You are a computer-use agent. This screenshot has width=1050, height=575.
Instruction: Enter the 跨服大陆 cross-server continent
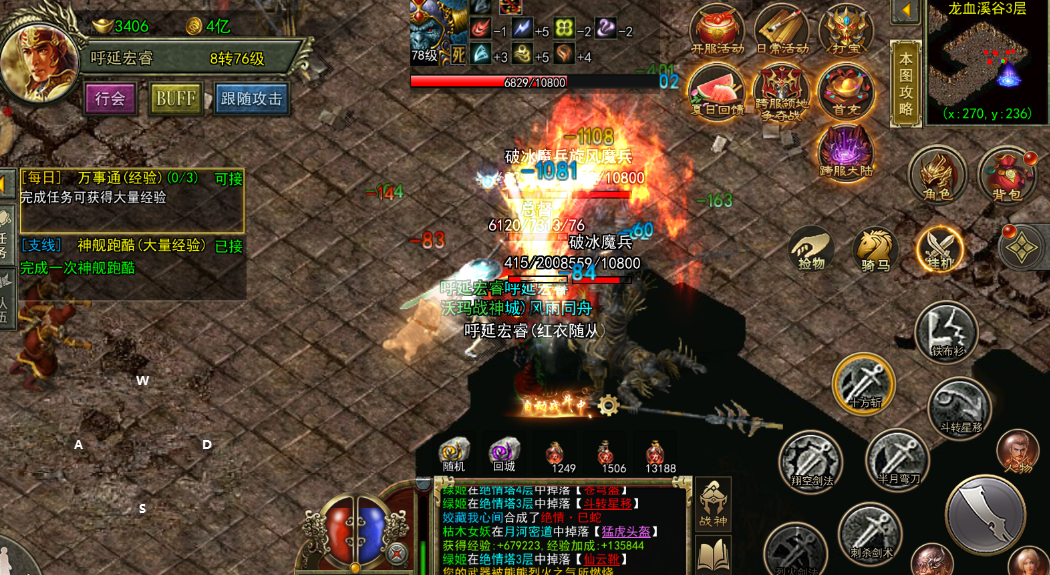[x=845, y=152]
